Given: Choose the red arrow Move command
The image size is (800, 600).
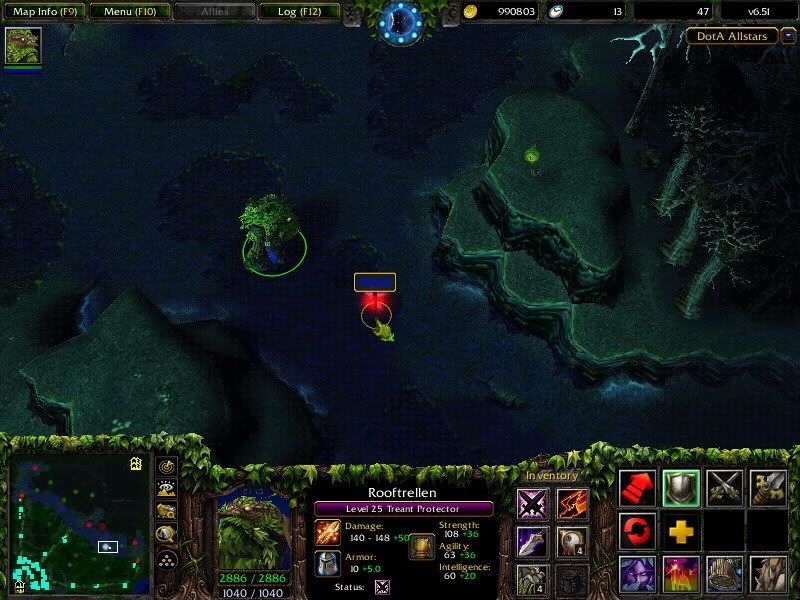Looking at the screenshot, I should [638, 487].
